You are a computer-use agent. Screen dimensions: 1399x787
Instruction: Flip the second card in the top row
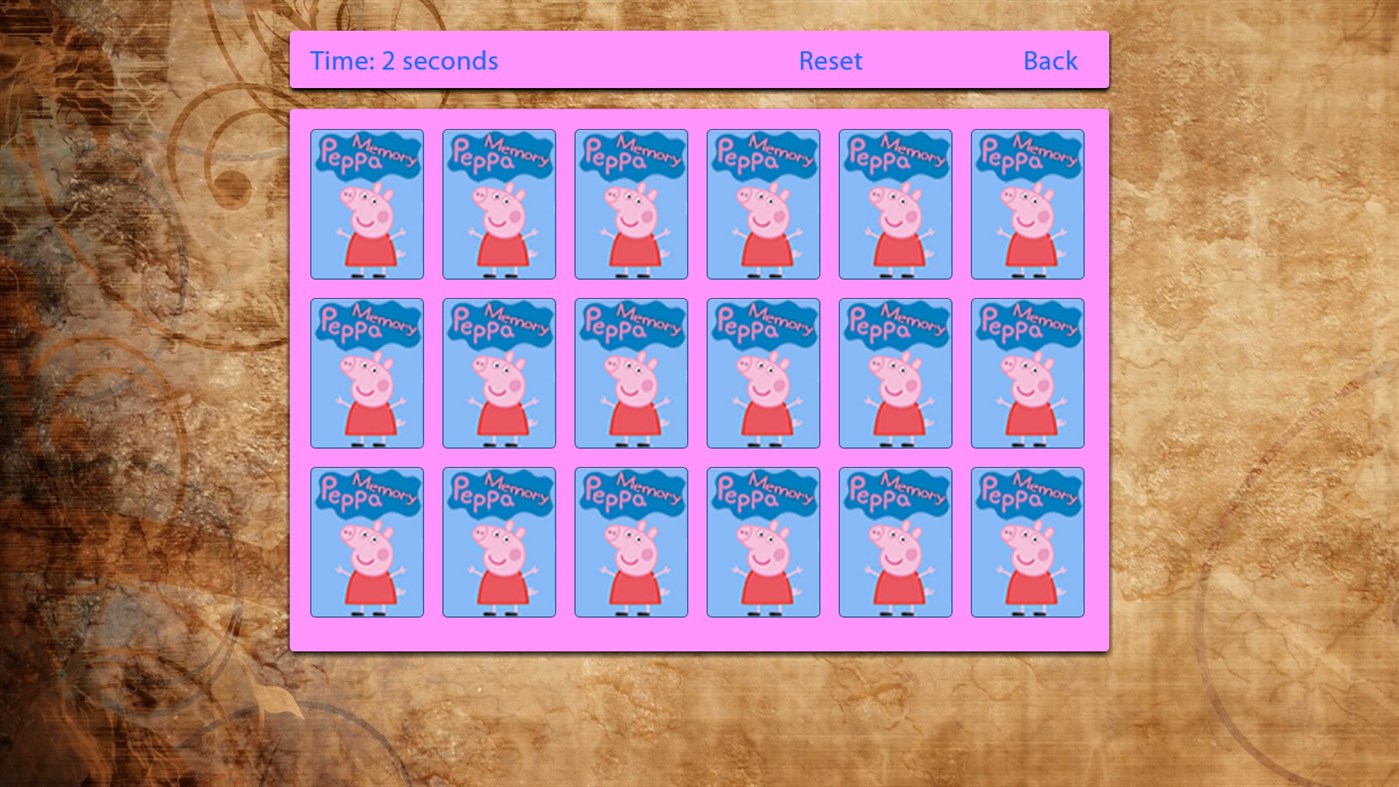[x=498, y=203]
